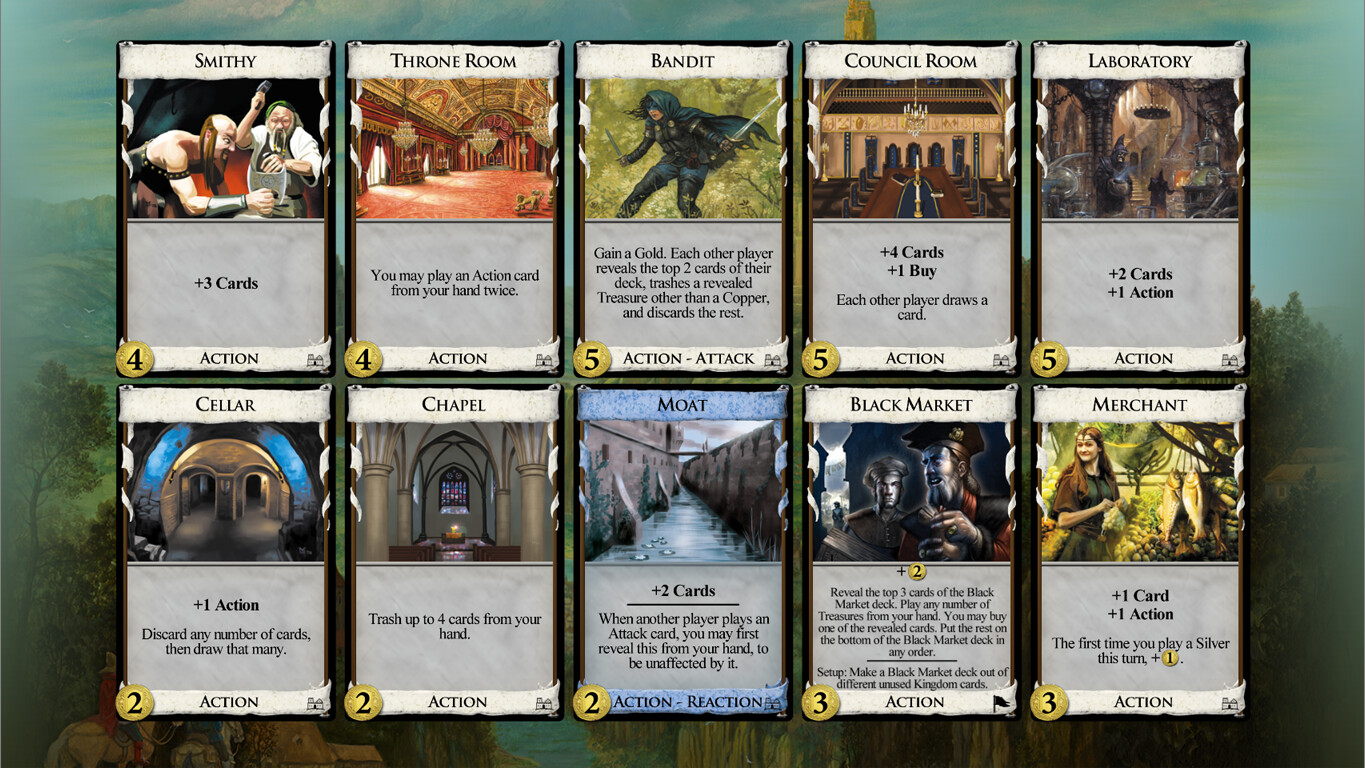Click the Council Room title banner

[x=911, y=61]
